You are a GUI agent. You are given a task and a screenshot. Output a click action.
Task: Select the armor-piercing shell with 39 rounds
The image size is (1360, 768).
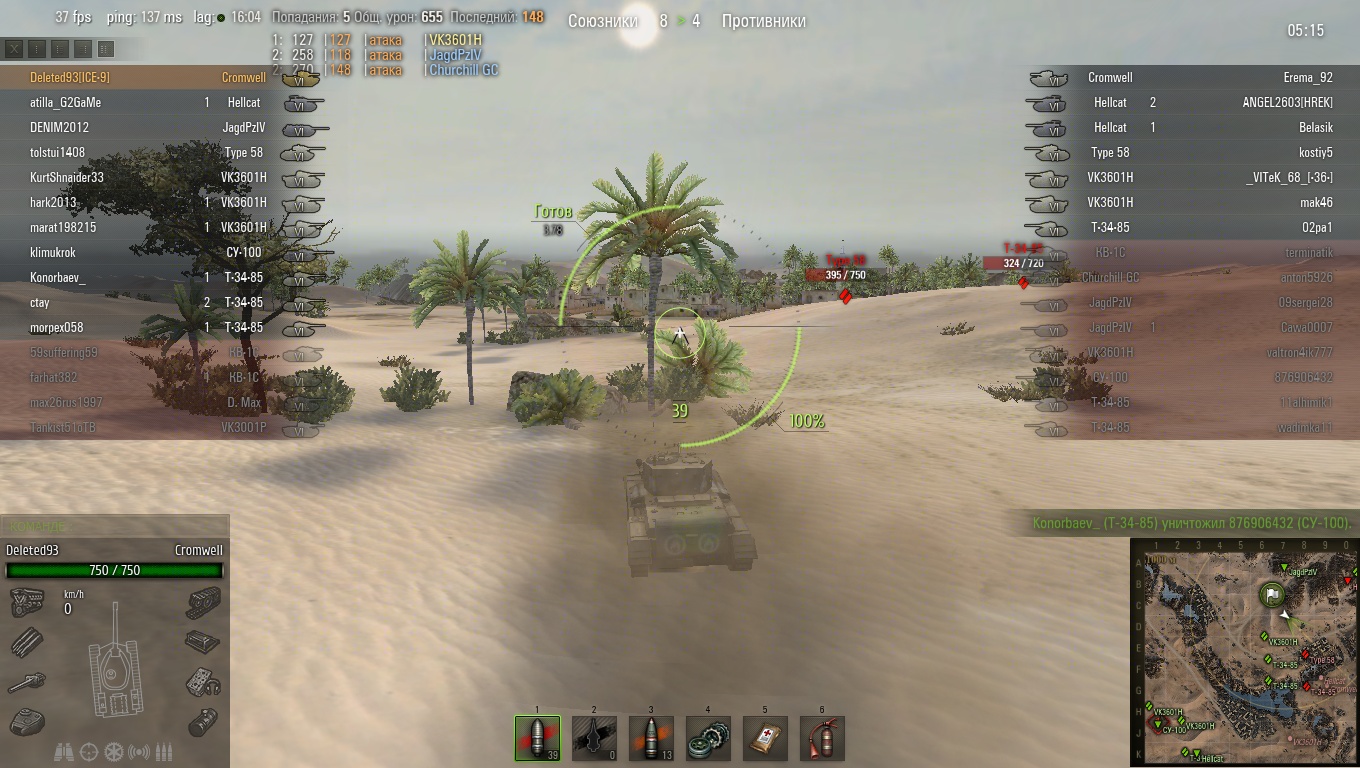[x=537, y=739]
